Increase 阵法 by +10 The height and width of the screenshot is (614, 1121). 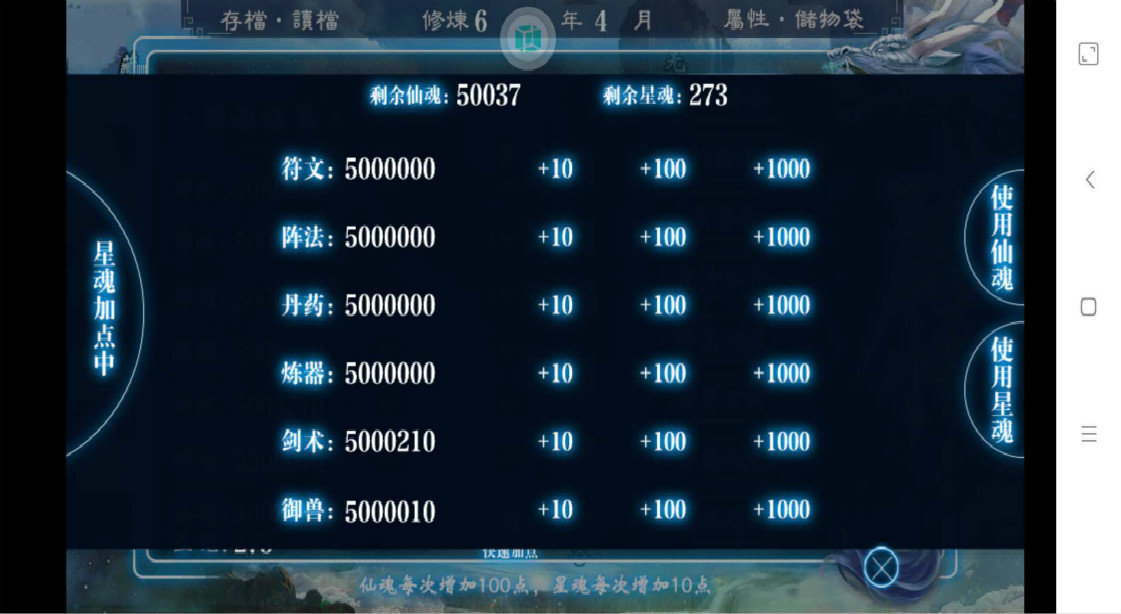pyautogui.click(x=555, y=237)
